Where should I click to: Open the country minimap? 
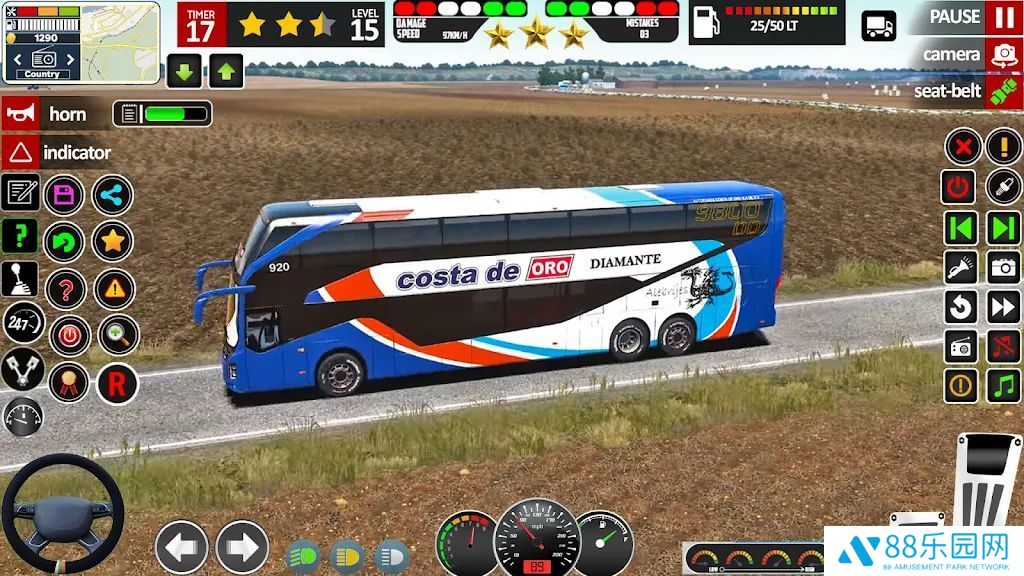point(82,42)
